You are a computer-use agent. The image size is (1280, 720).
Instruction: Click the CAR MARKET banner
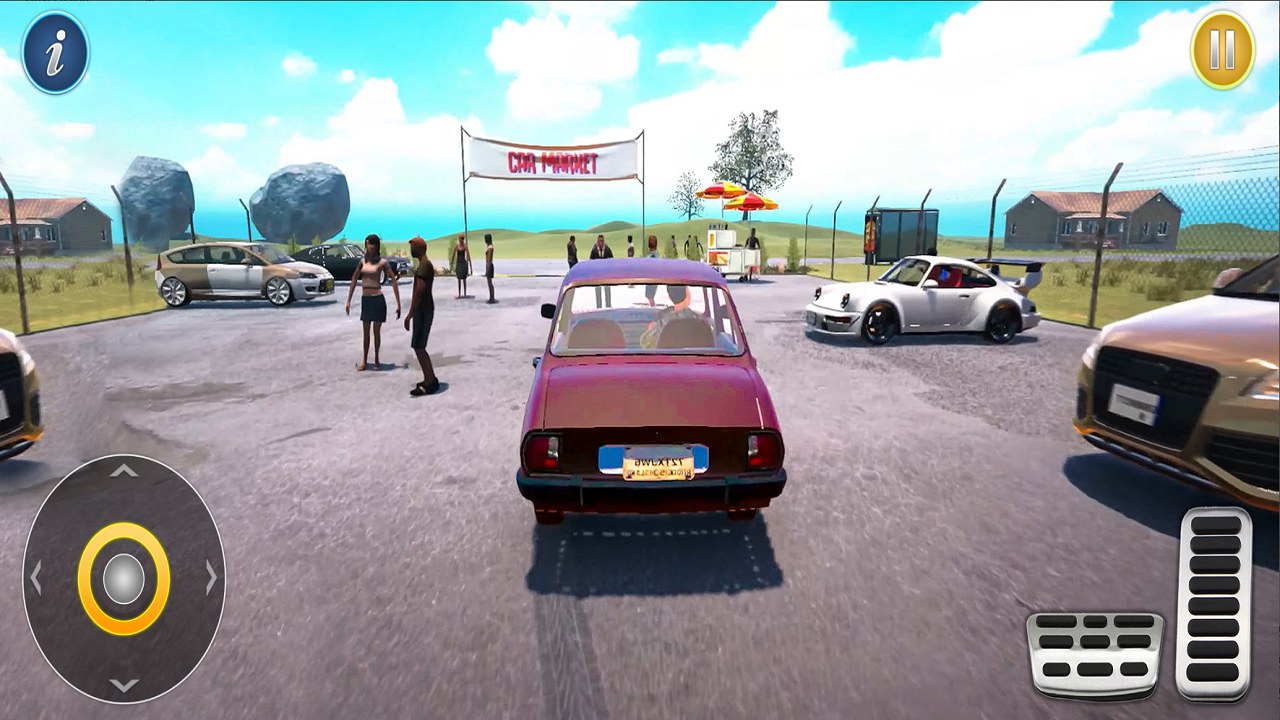550,160
